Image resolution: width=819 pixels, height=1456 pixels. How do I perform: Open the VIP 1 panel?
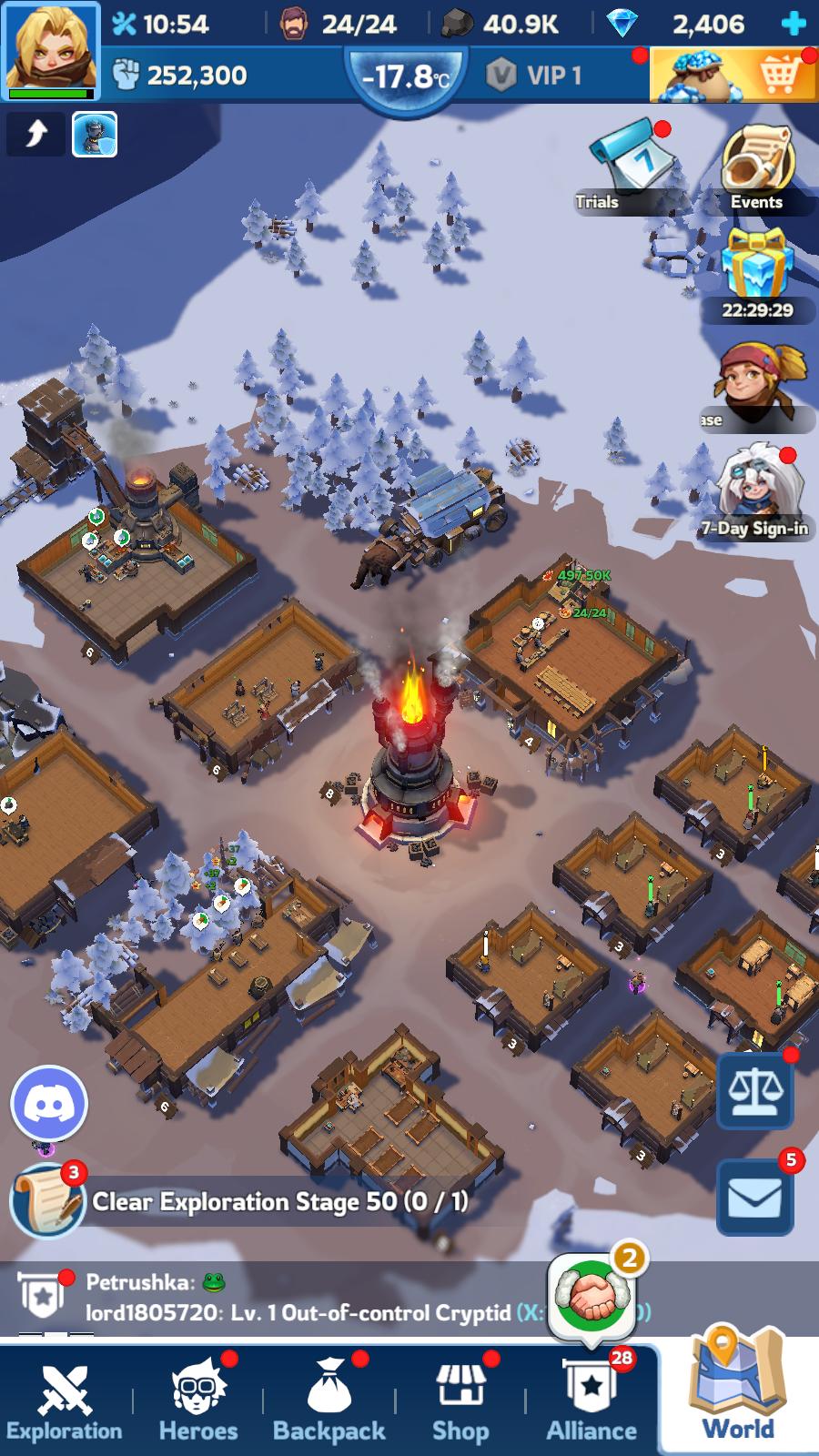point(535,75)
